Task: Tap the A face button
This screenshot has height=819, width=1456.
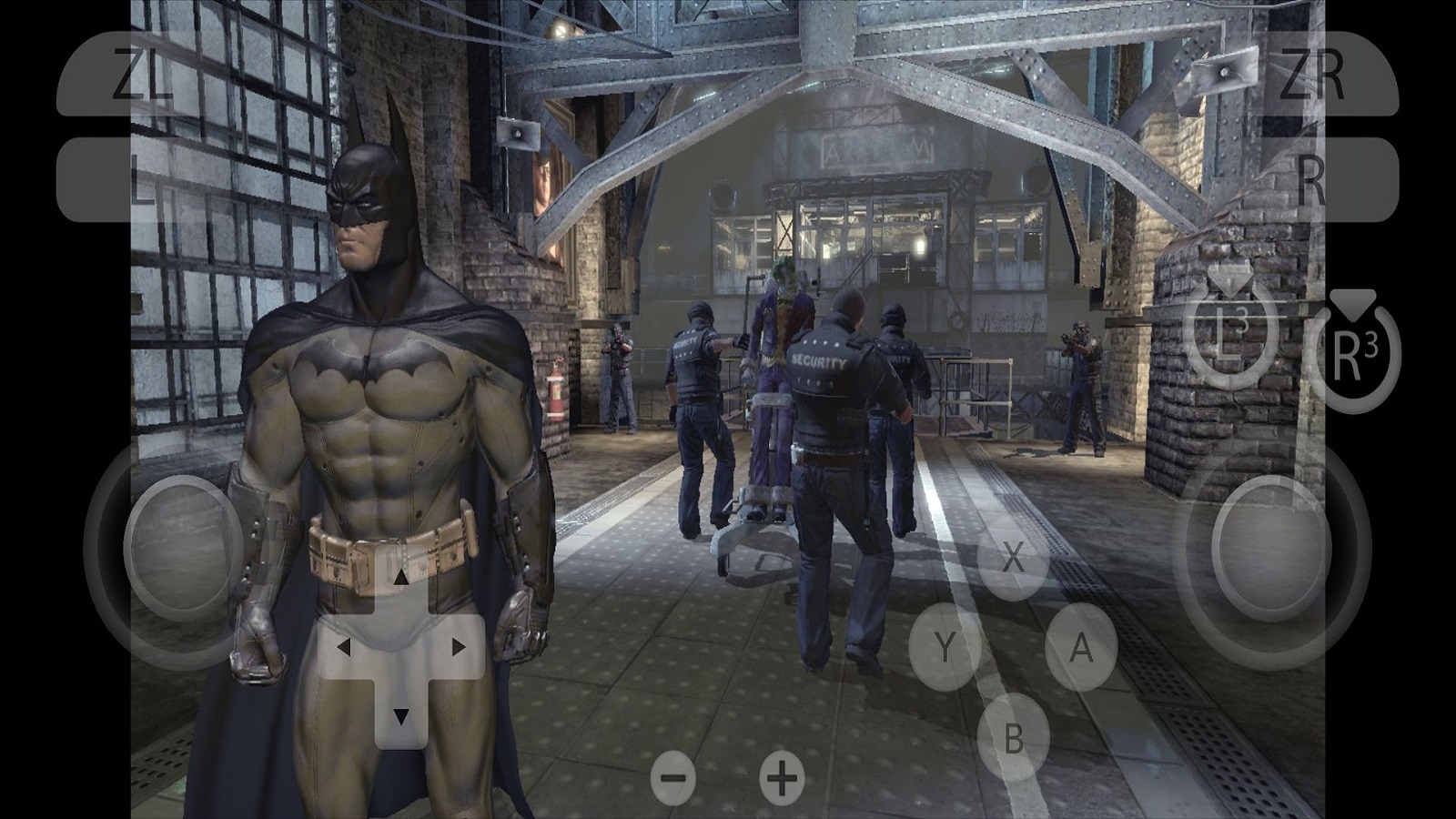Action: click(1080, 647)
